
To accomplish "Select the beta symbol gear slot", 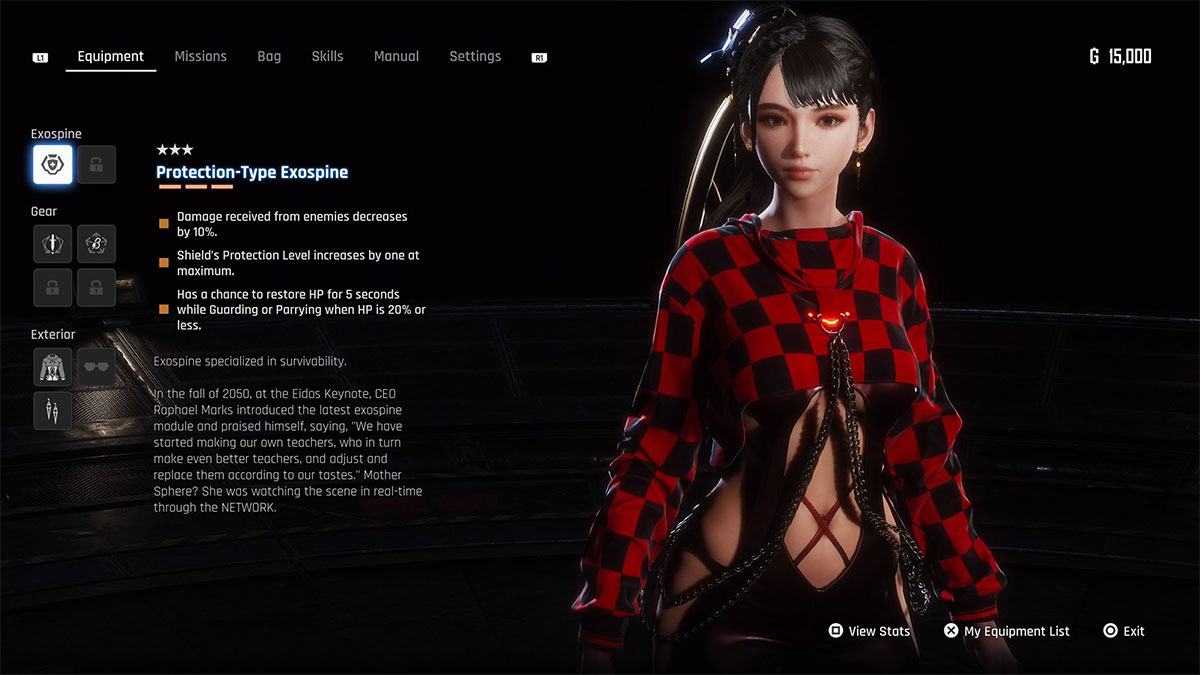I will (96, 243).
